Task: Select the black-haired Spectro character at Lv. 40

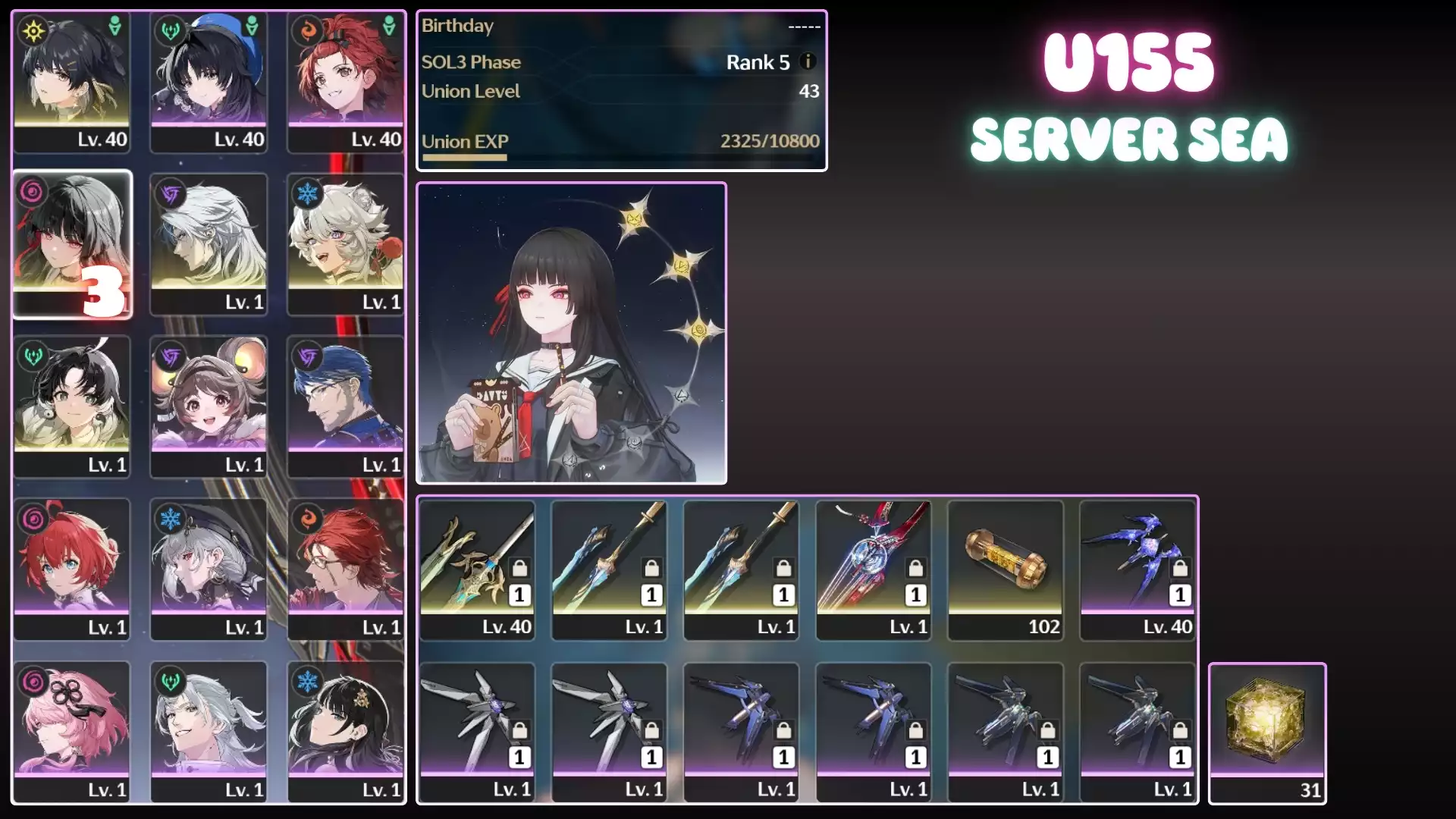Action: pyautogui.click(x=72, y=82)
